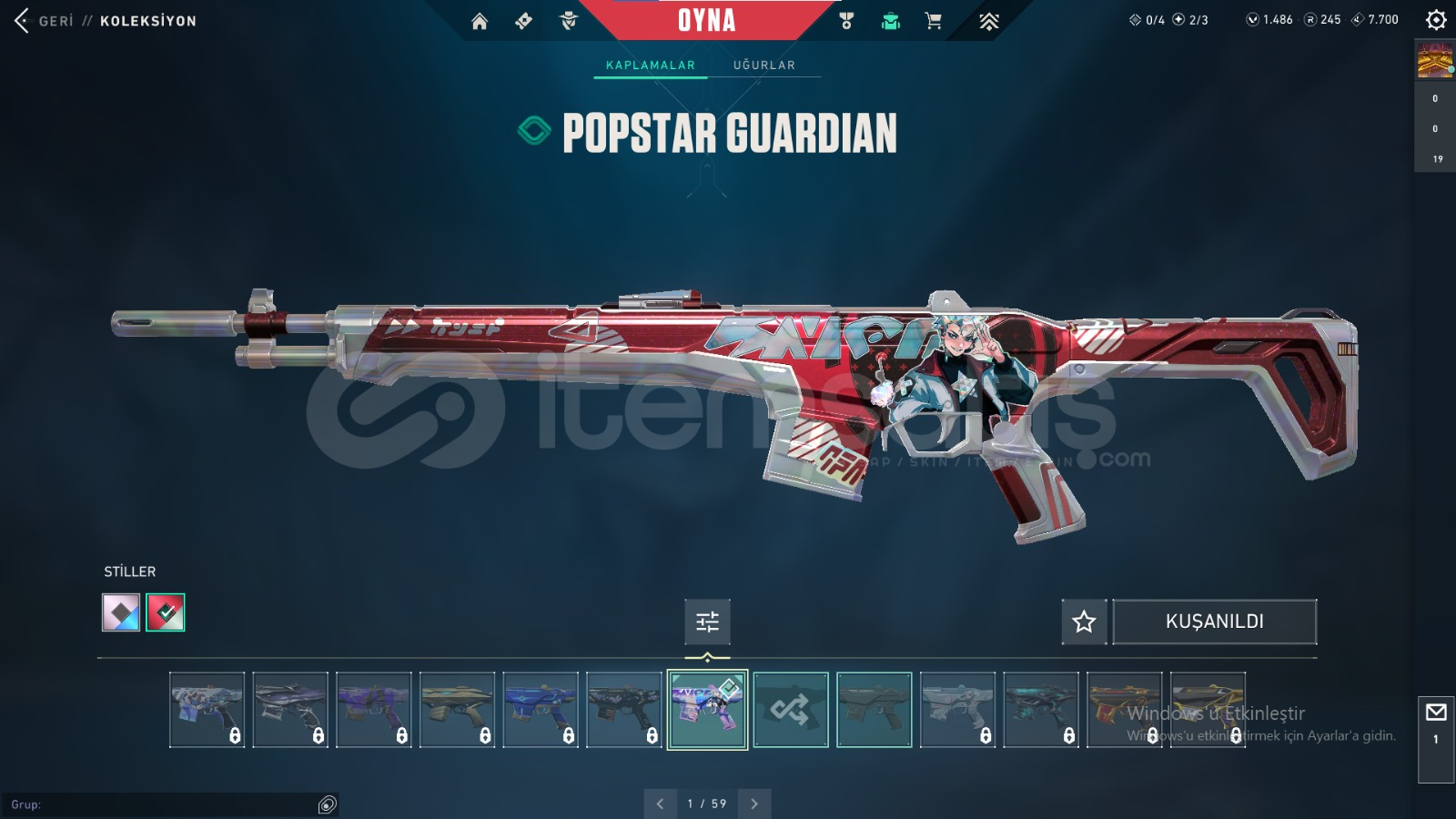Select the Popstar Guardian thumbnail
The width and height of the screenshot is (1456, 819).
tap(707, 710)
